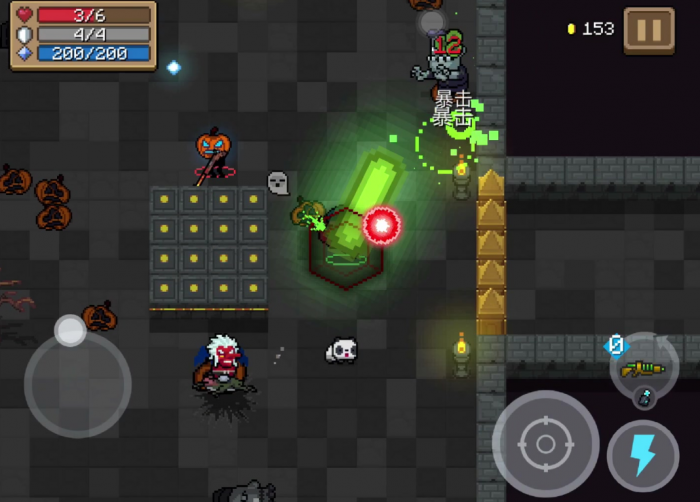Tap the crosshair attack button
Screen dimensions: 700x502
[x=545, y=443]
